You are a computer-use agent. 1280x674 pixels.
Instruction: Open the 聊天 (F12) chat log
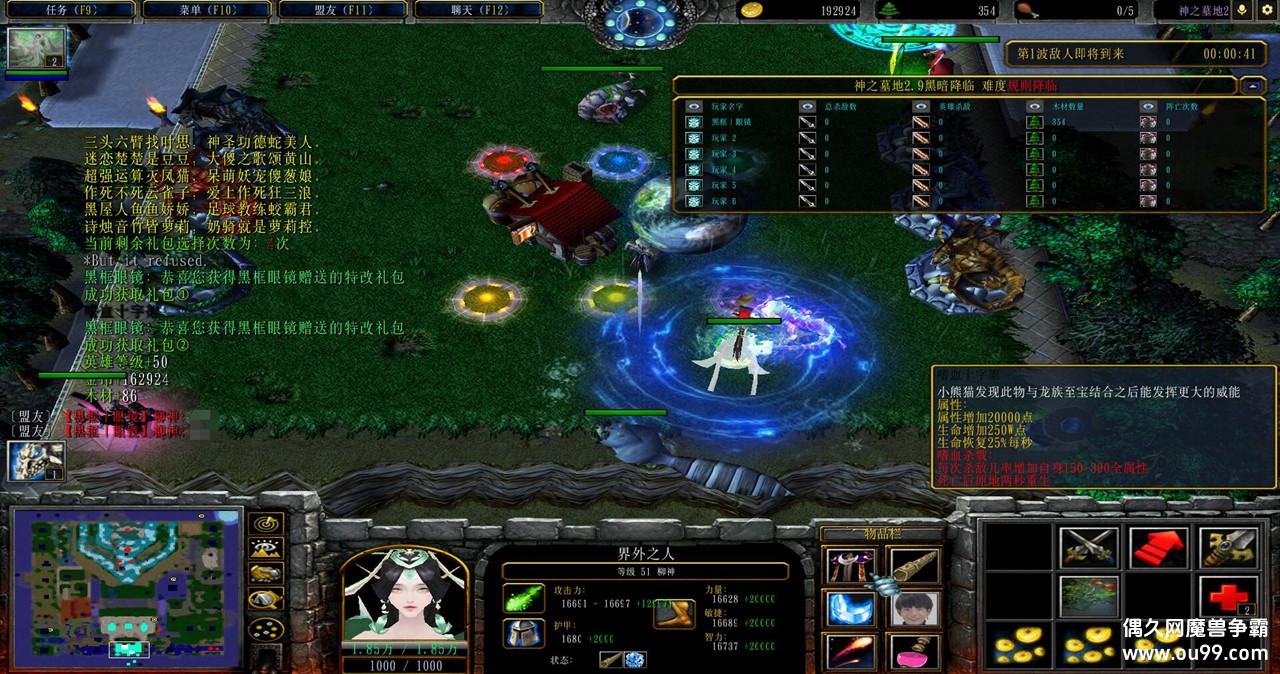[477, 9]
